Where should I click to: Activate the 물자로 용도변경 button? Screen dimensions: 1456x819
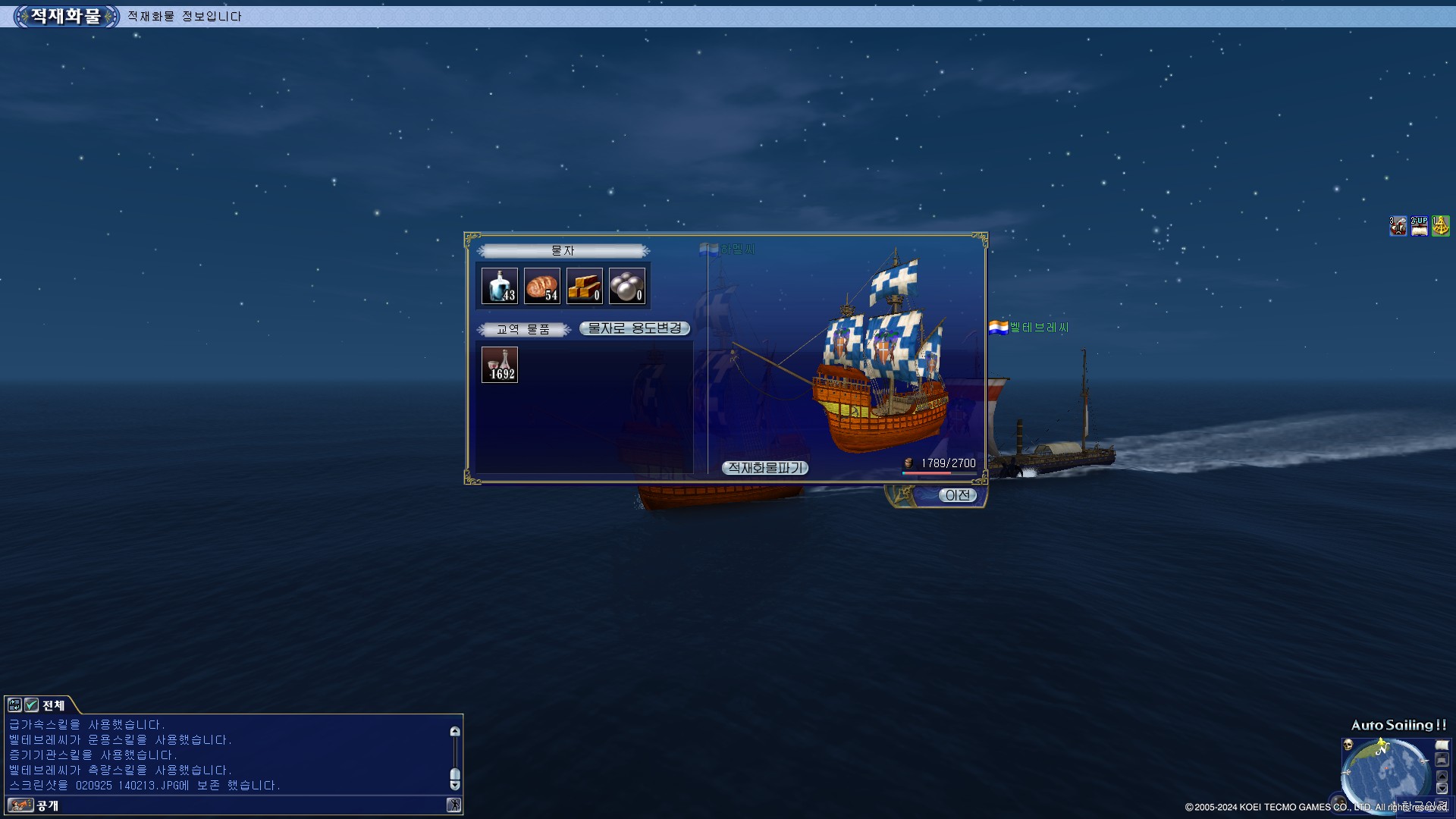[x=635, y=328]
